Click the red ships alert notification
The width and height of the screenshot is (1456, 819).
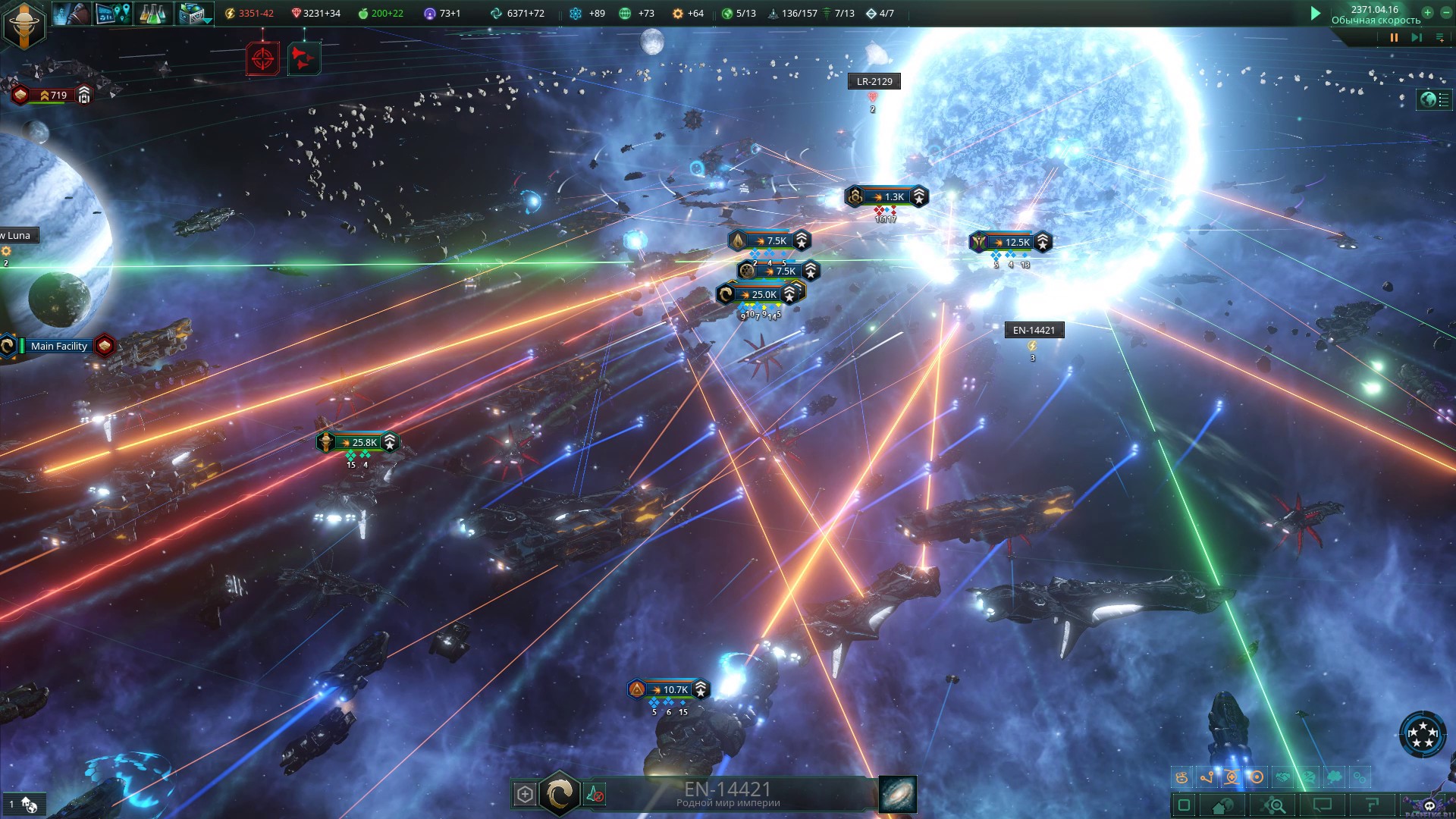[x=303, y=58]
